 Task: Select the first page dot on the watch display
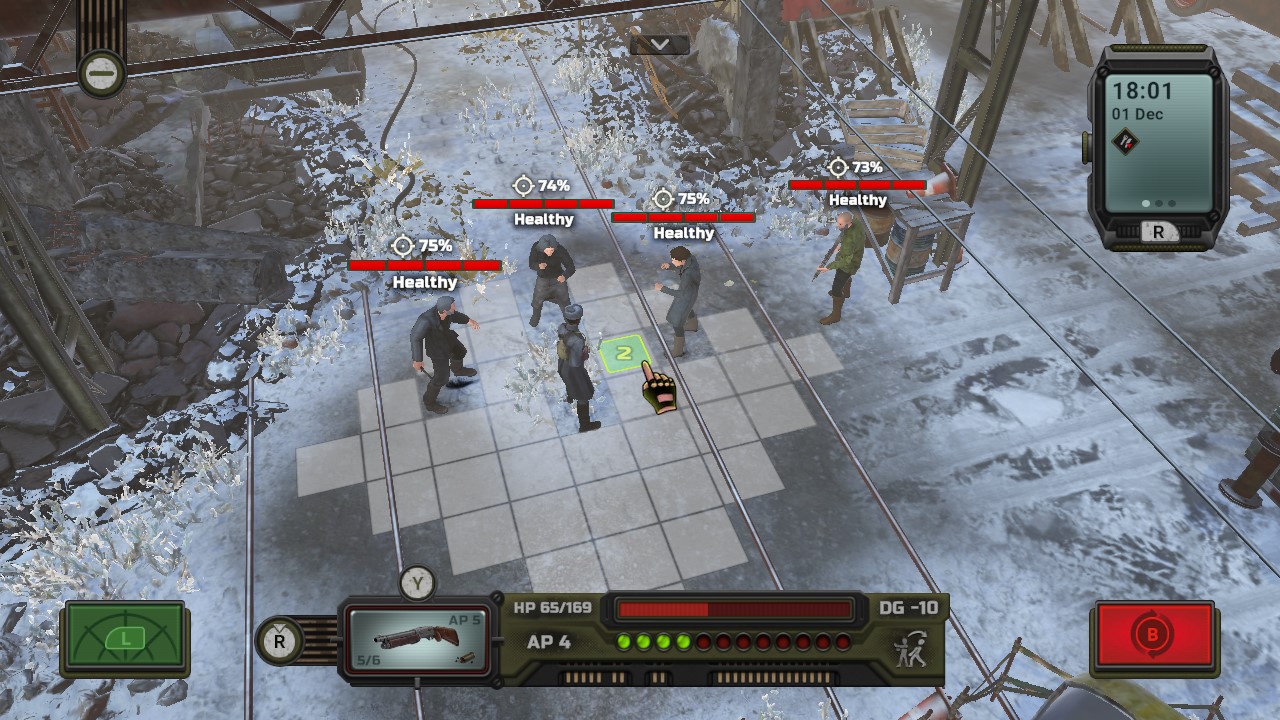(1144, 203)
